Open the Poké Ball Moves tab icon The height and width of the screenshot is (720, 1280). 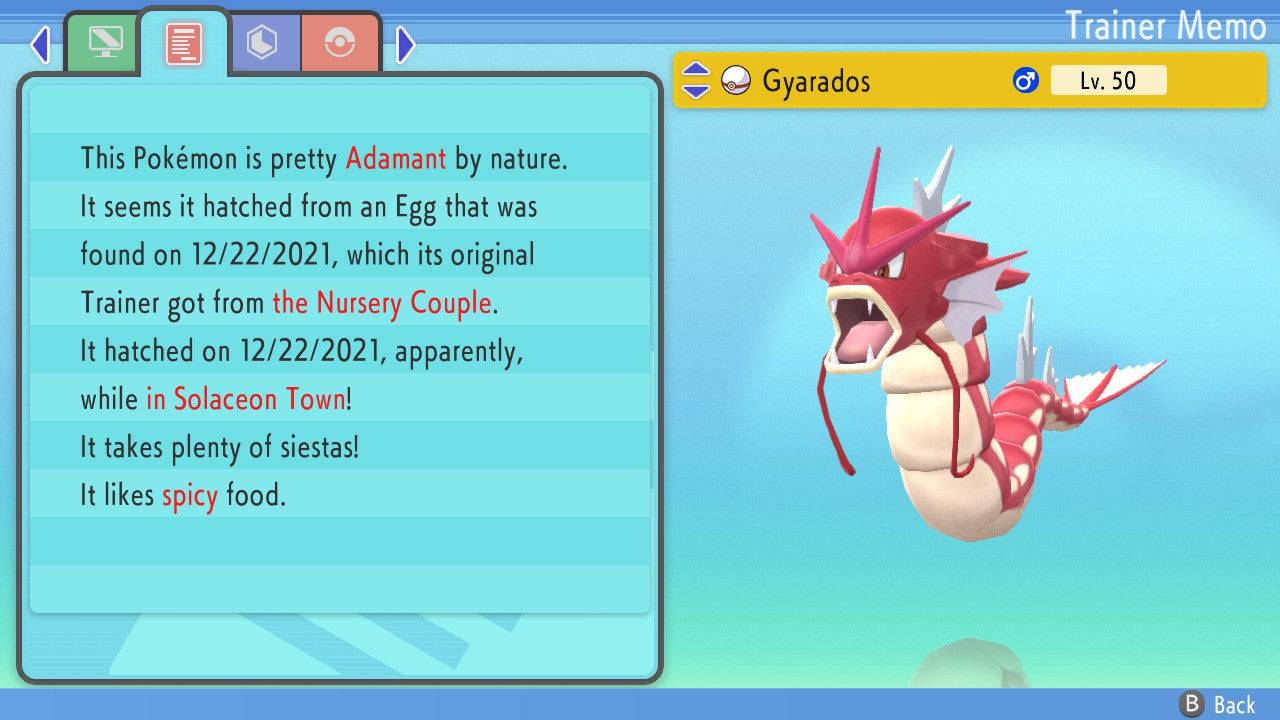tap(341, 41)
